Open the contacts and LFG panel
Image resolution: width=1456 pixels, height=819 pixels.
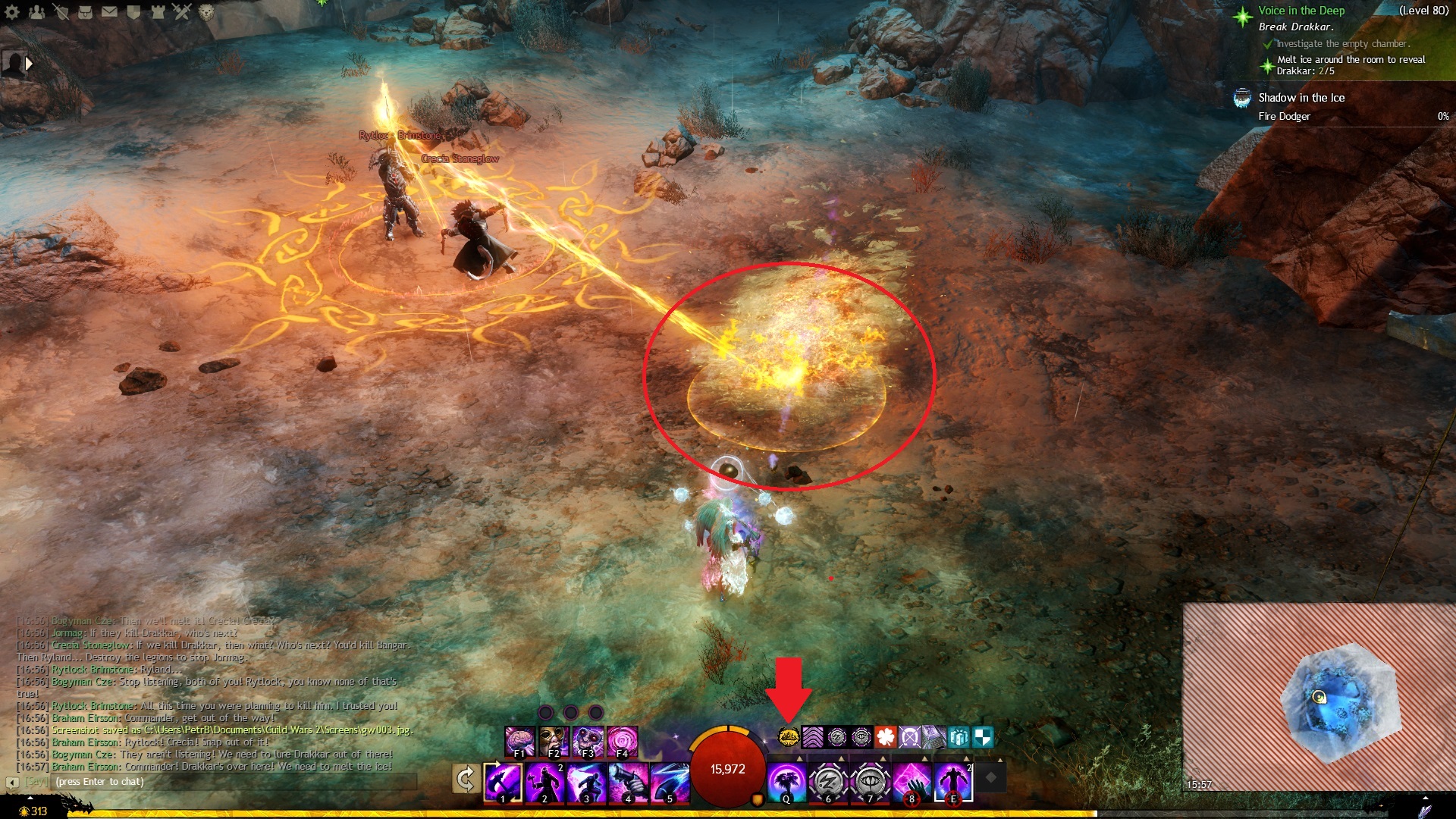click(x=36, y=12)
